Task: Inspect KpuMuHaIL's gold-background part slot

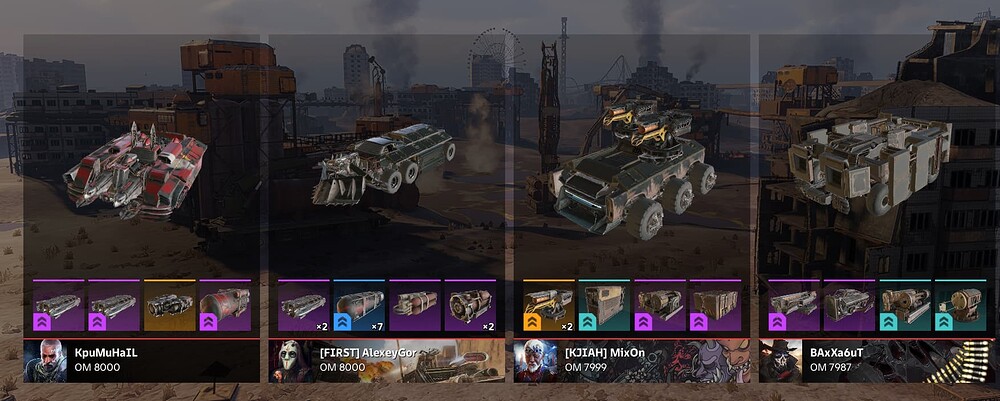Action: tap(169, 305)
